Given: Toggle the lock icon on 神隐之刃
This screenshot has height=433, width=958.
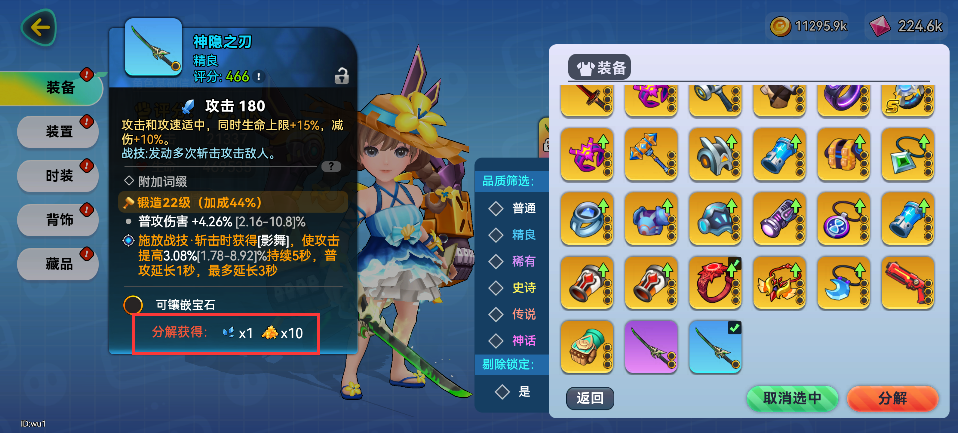Looking at the screenshot, I should tap(341, 75).
